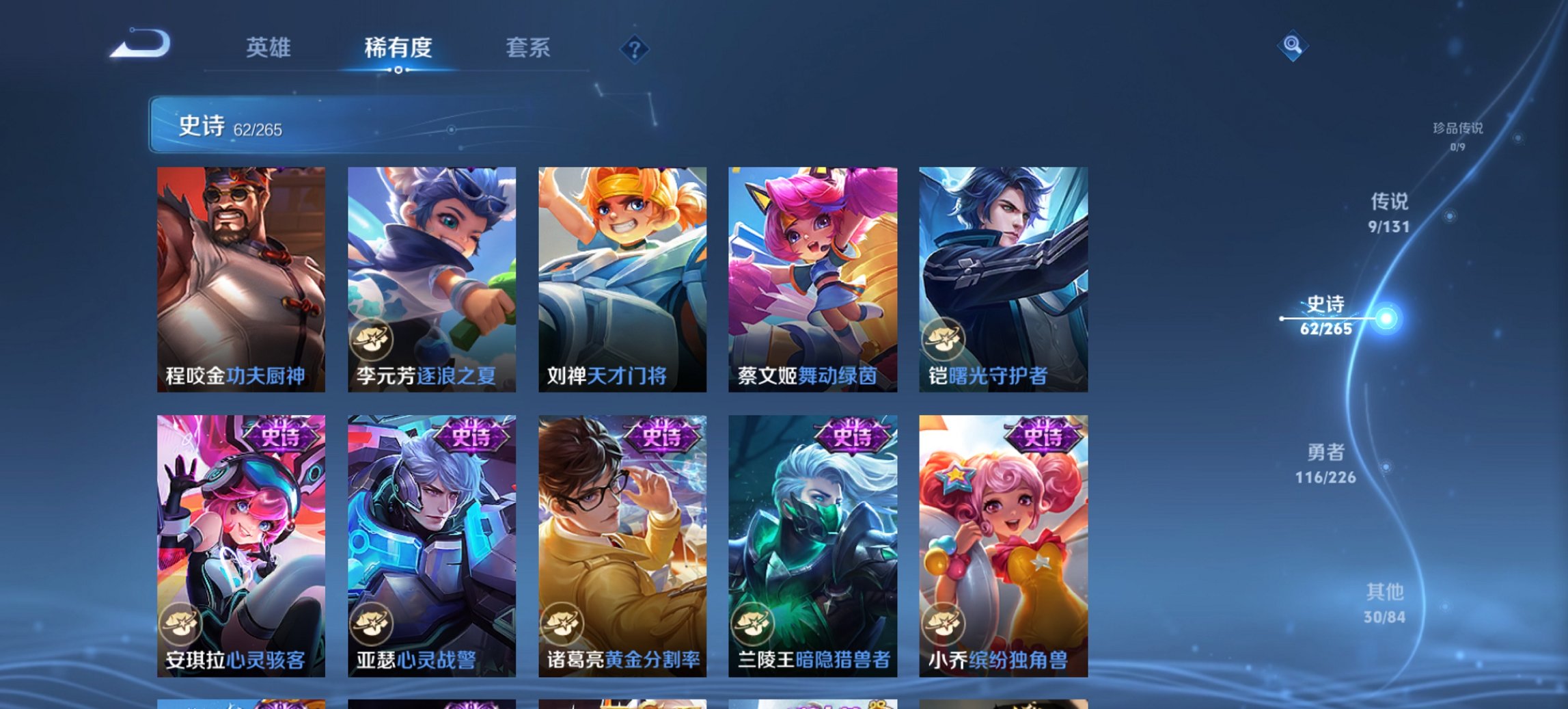The image size is (1568, 709).
Task: Click the question mark help icon
Action: point(635,48)
